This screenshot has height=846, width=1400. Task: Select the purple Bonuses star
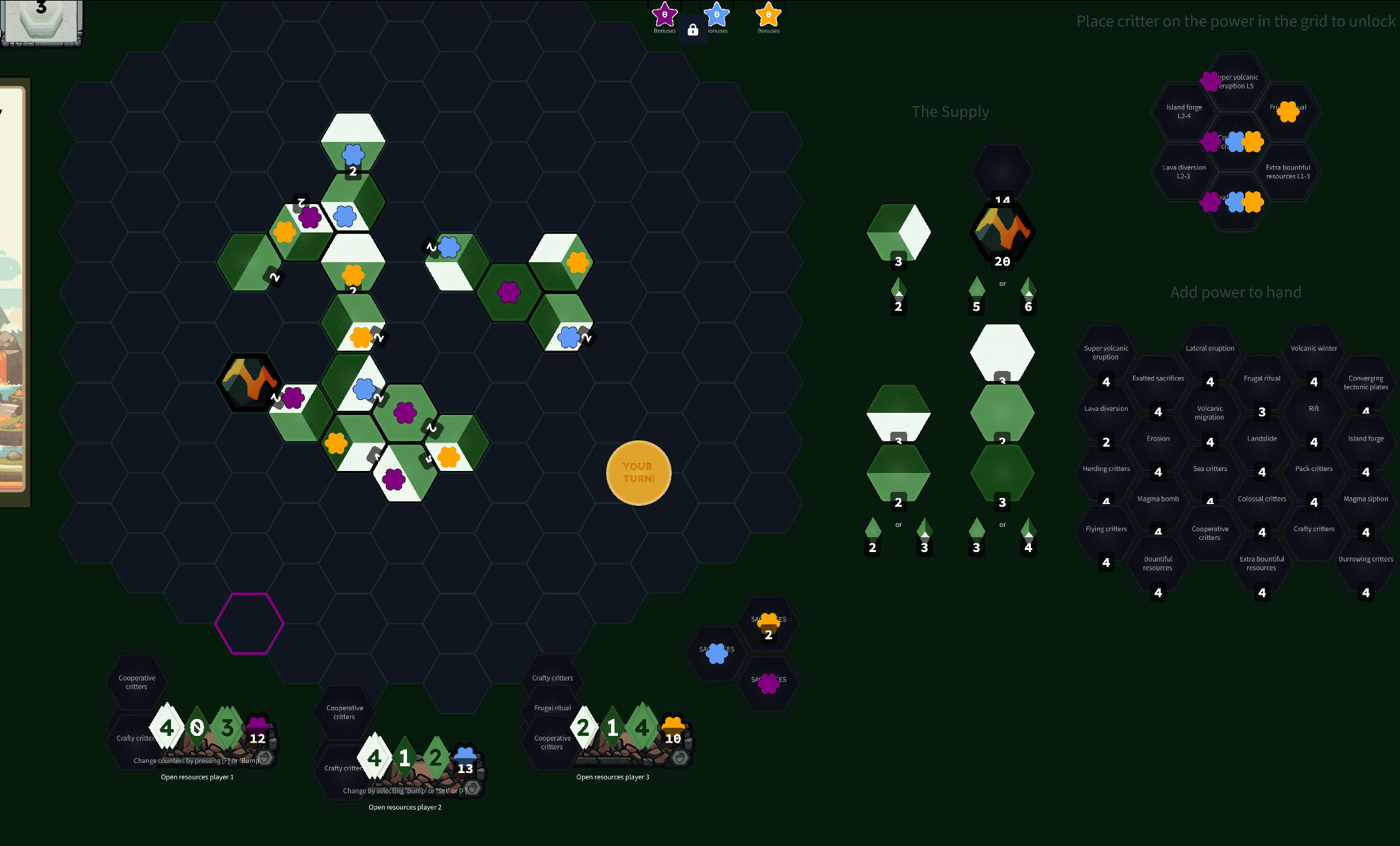665,15
